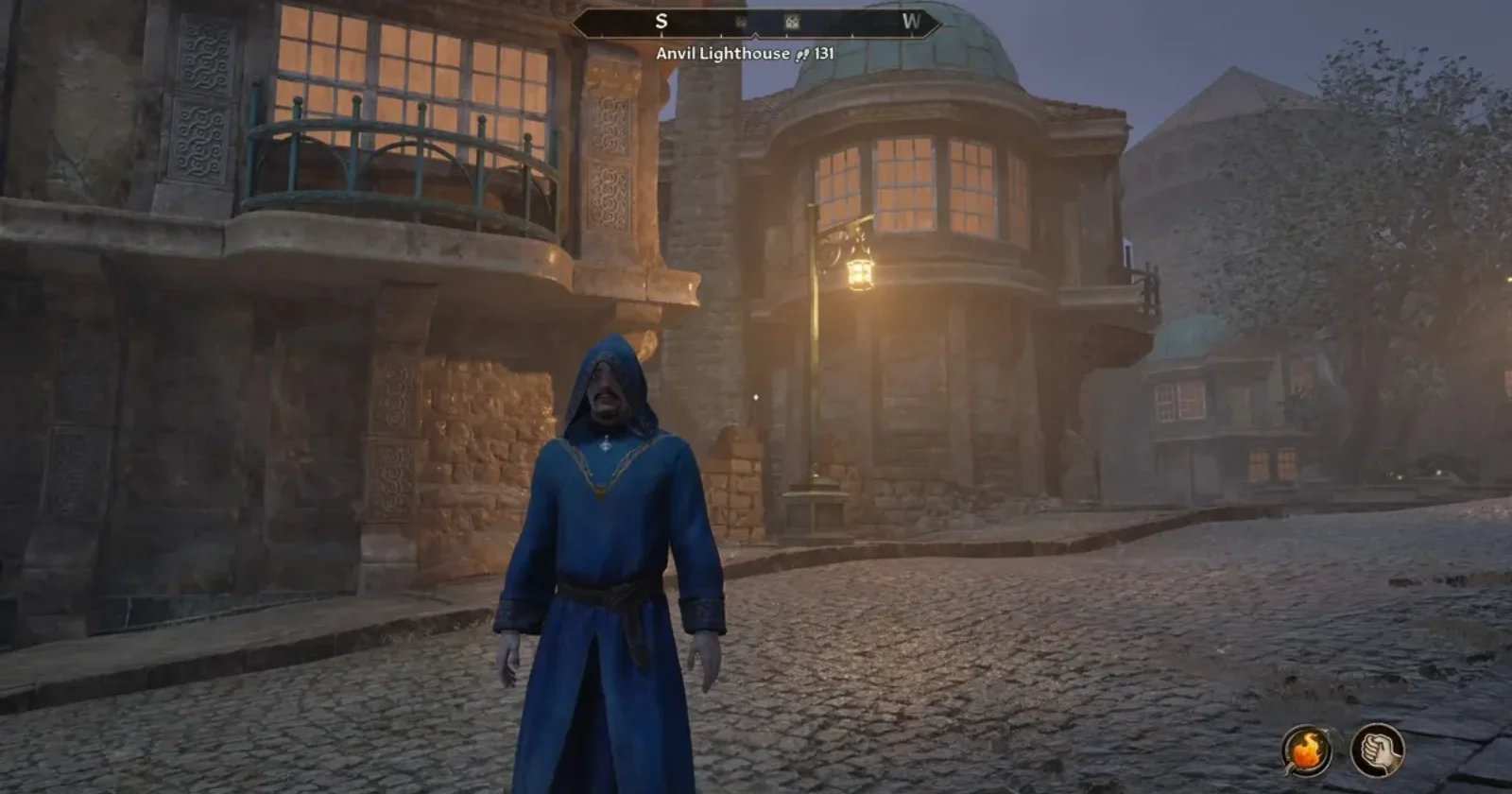
Task: Click the dim location marker on the compass
Action: pos(741,22)
